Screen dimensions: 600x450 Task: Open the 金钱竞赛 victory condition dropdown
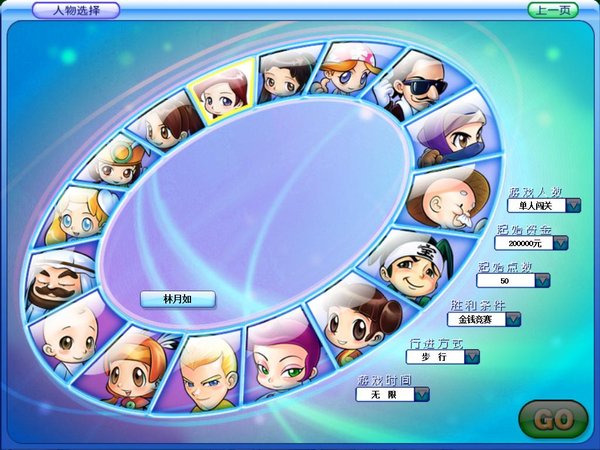(513, 319)
